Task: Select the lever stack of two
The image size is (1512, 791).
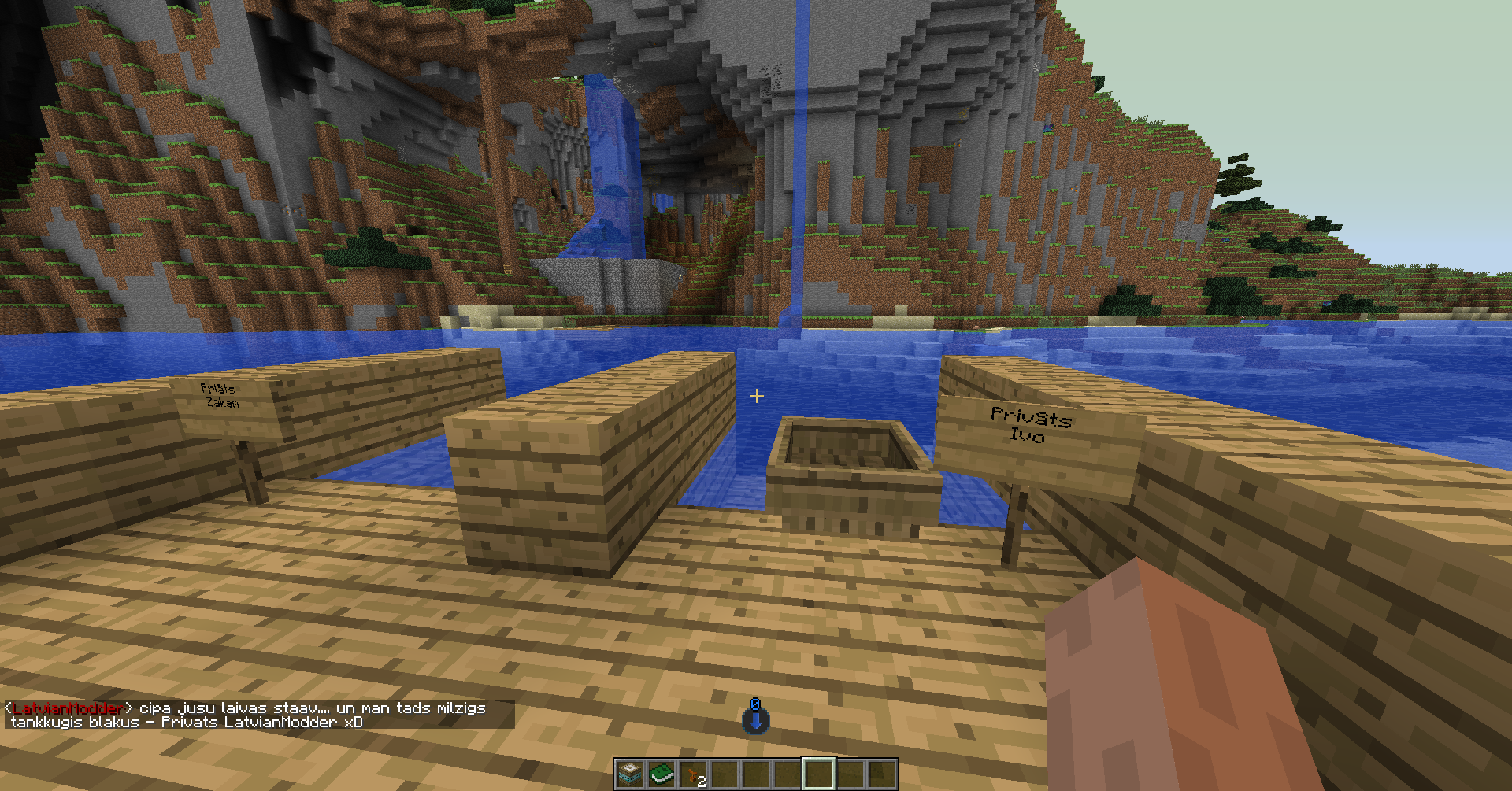Action: pyautogui.click(x=692, y=775)
